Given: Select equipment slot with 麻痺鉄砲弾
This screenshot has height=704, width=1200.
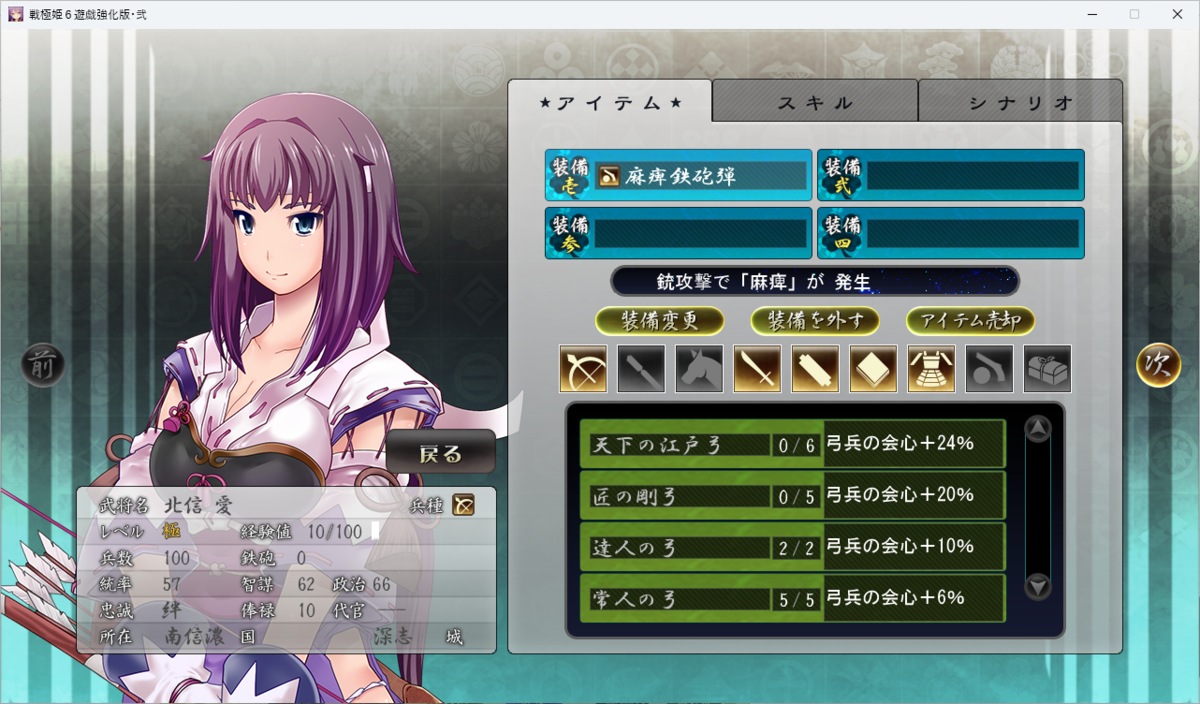Looking at the screenshot, I should click(x=679, y=176).
